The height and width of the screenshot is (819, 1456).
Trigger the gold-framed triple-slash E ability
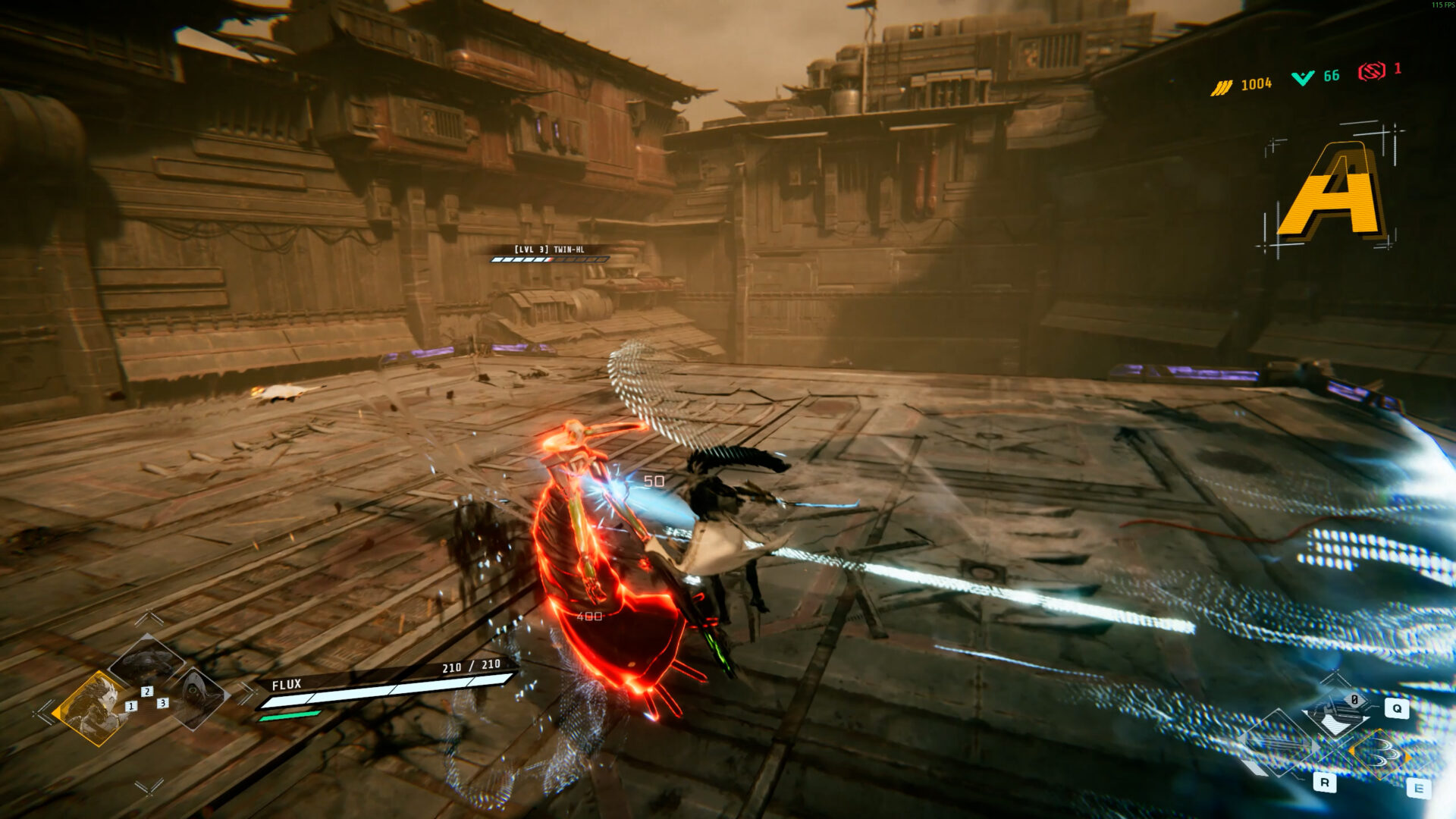[1380, 753]
